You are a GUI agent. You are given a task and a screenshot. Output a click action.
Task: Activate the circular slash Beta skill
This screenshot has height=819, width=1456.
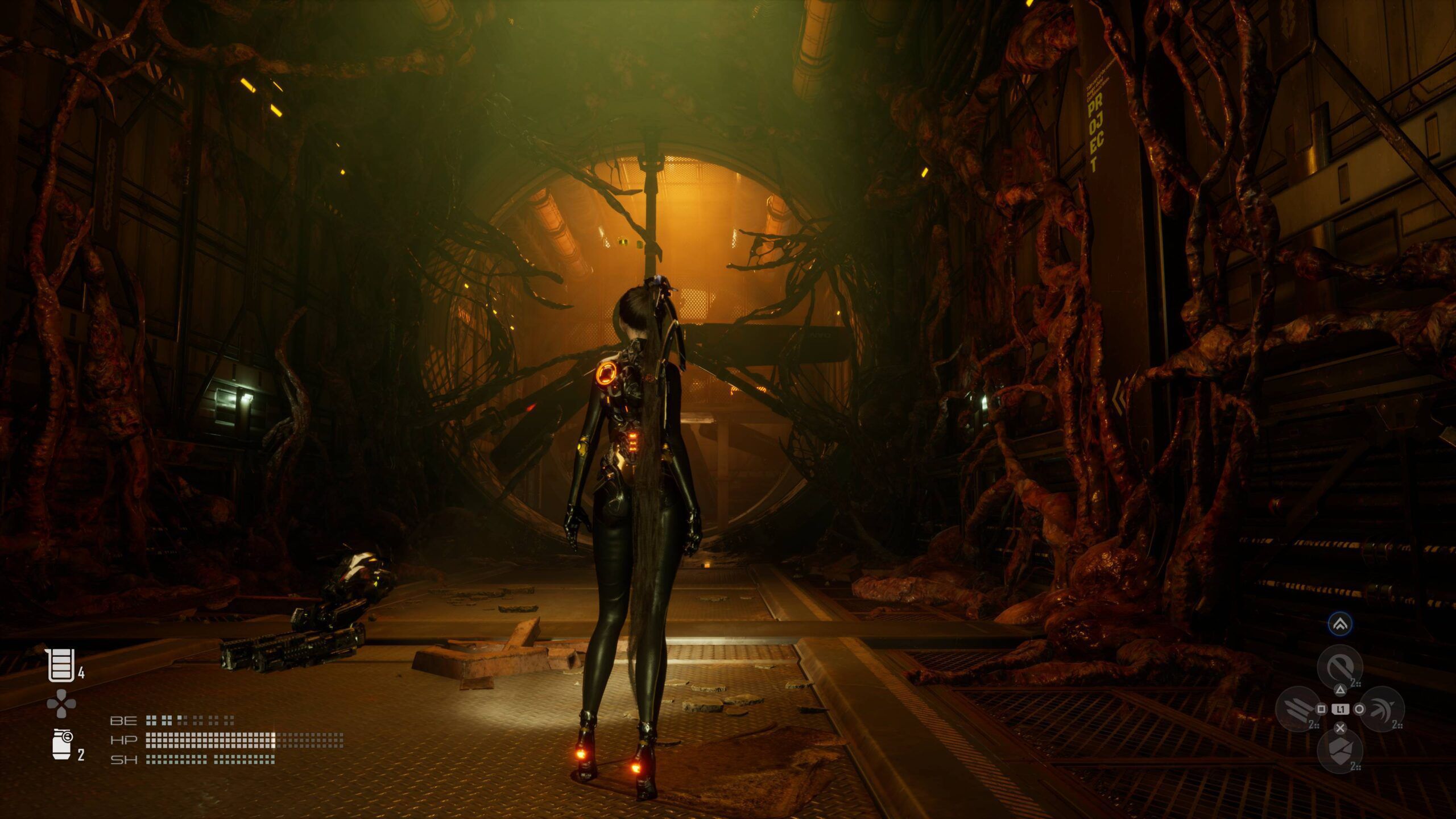click(x=1340, y=667)
